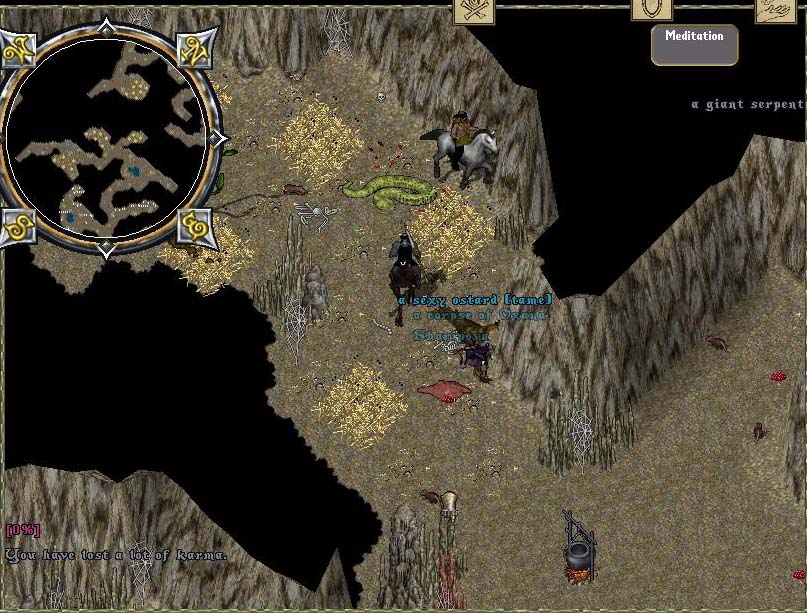Viewport: 807px width, 613px height.
Task: Open the hand icon in the corner
Action: click(x=783, y=10)
